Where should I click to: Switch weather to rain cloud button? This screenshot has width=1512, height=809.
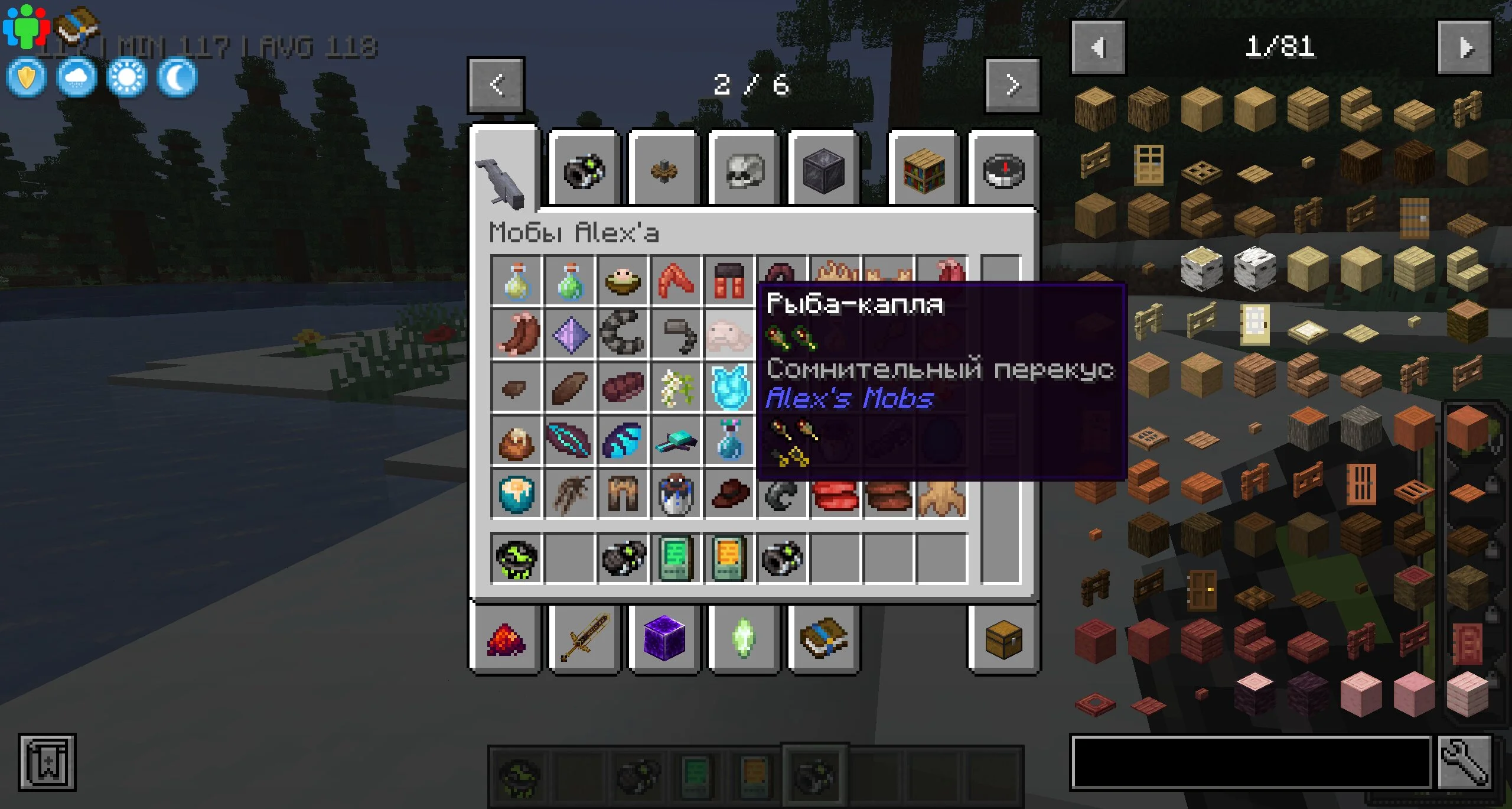point(77,77)
